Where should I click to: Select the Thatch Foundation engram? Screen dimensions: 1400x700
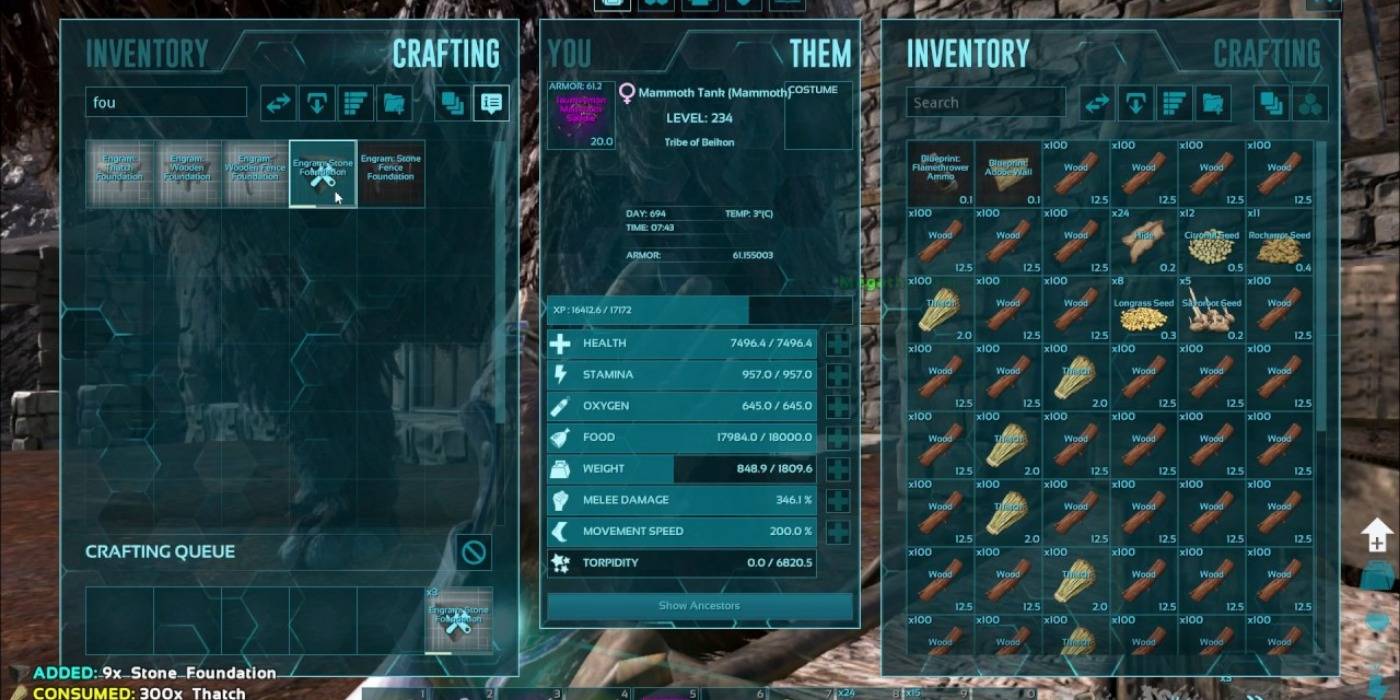(119, 174)
